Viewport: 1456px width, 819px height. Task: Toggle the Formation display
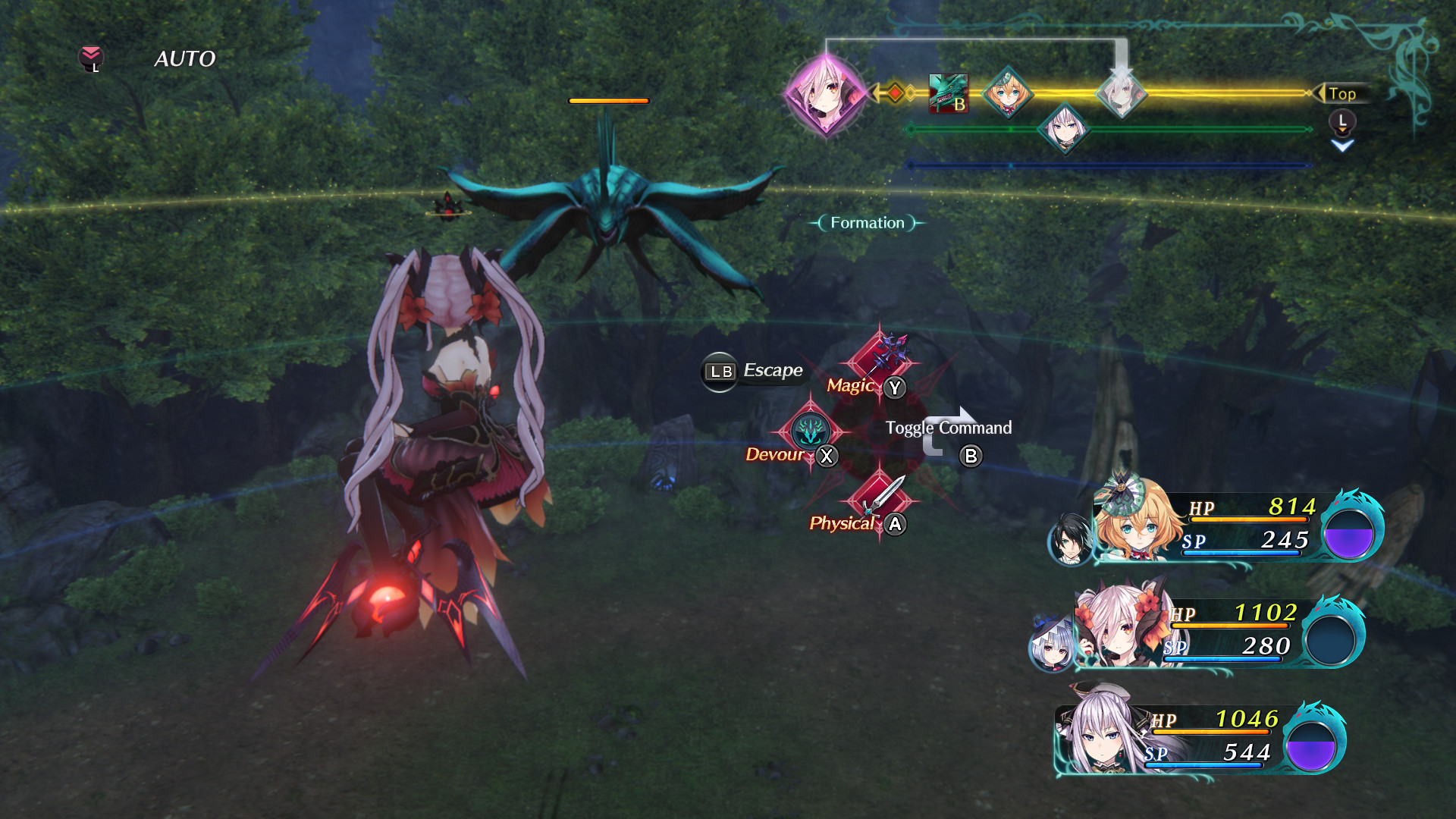[867, 222]
